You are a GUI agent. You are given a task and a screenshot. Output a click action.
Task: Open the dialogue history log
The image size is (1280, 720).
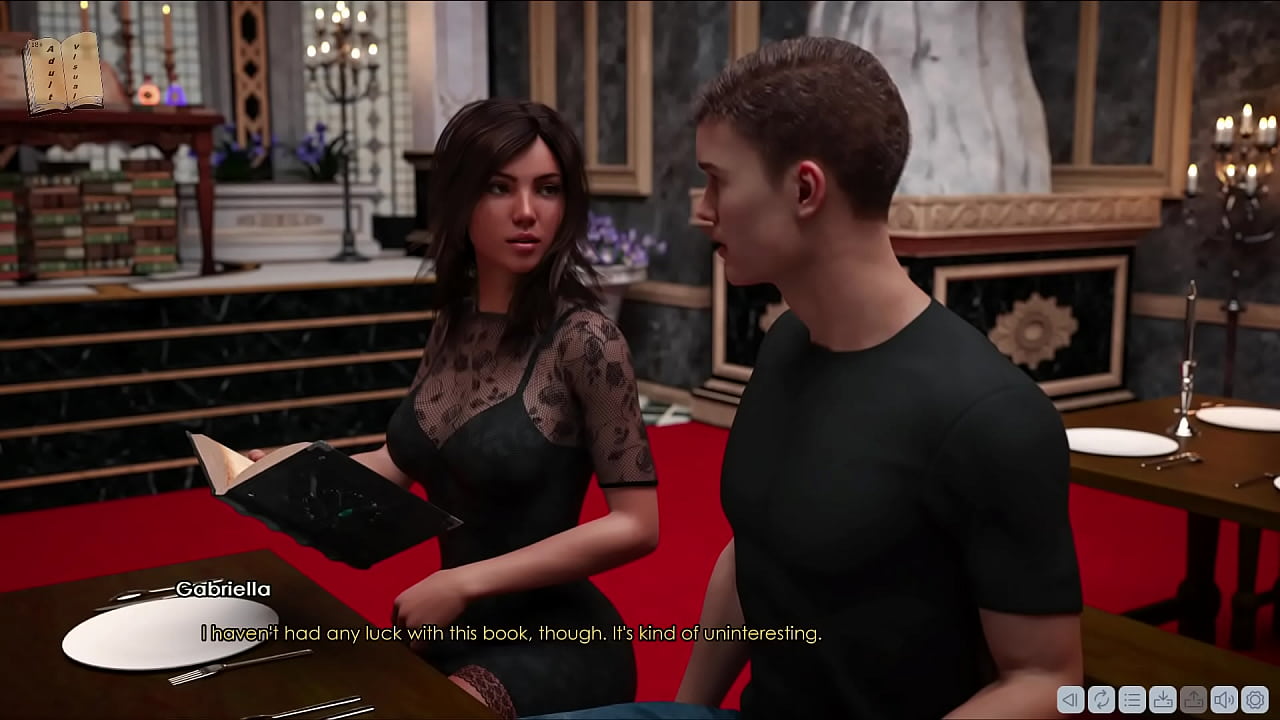point(1132,702)
